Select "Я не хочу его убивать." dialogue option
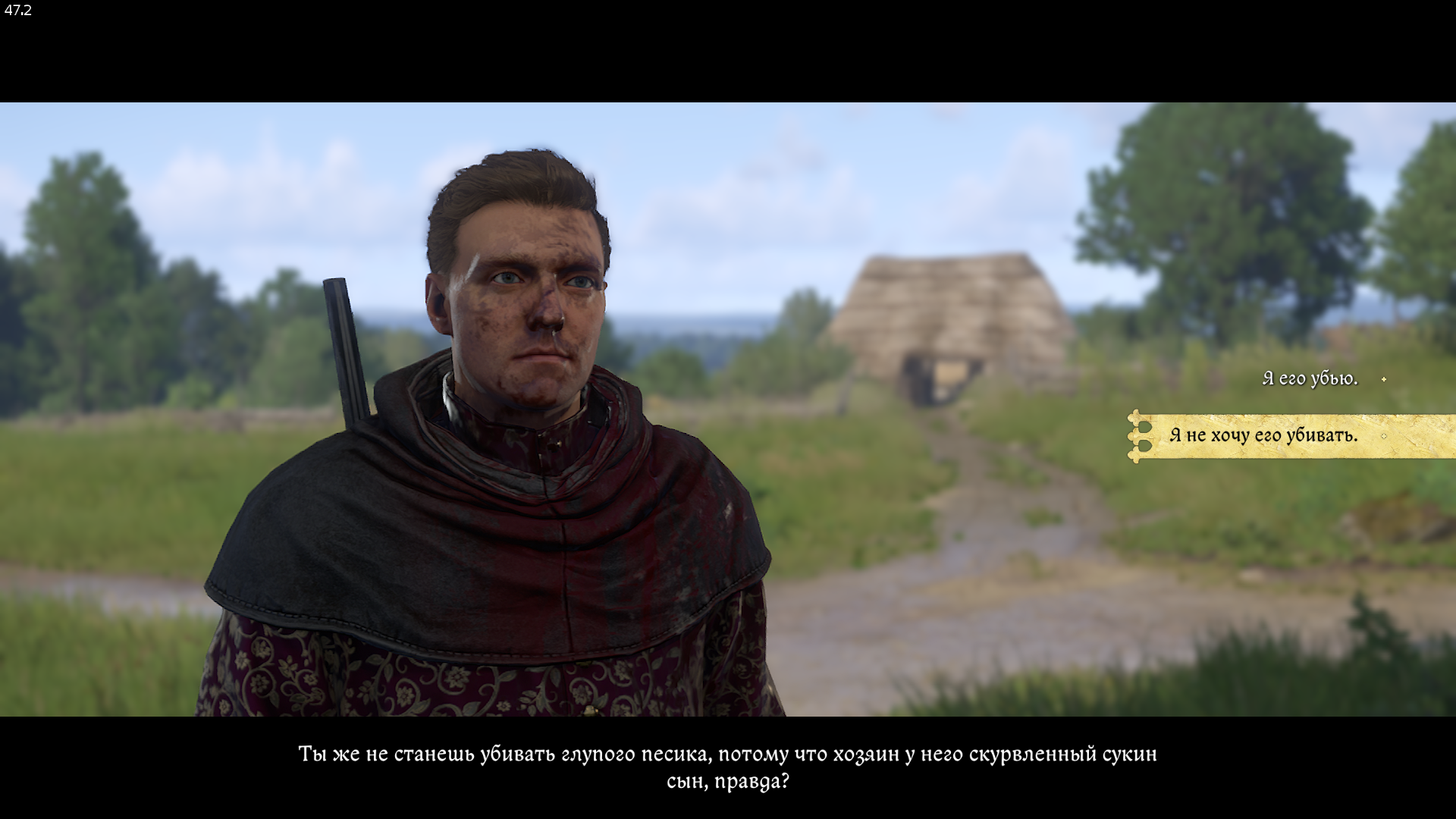 tap(1264, 435)
